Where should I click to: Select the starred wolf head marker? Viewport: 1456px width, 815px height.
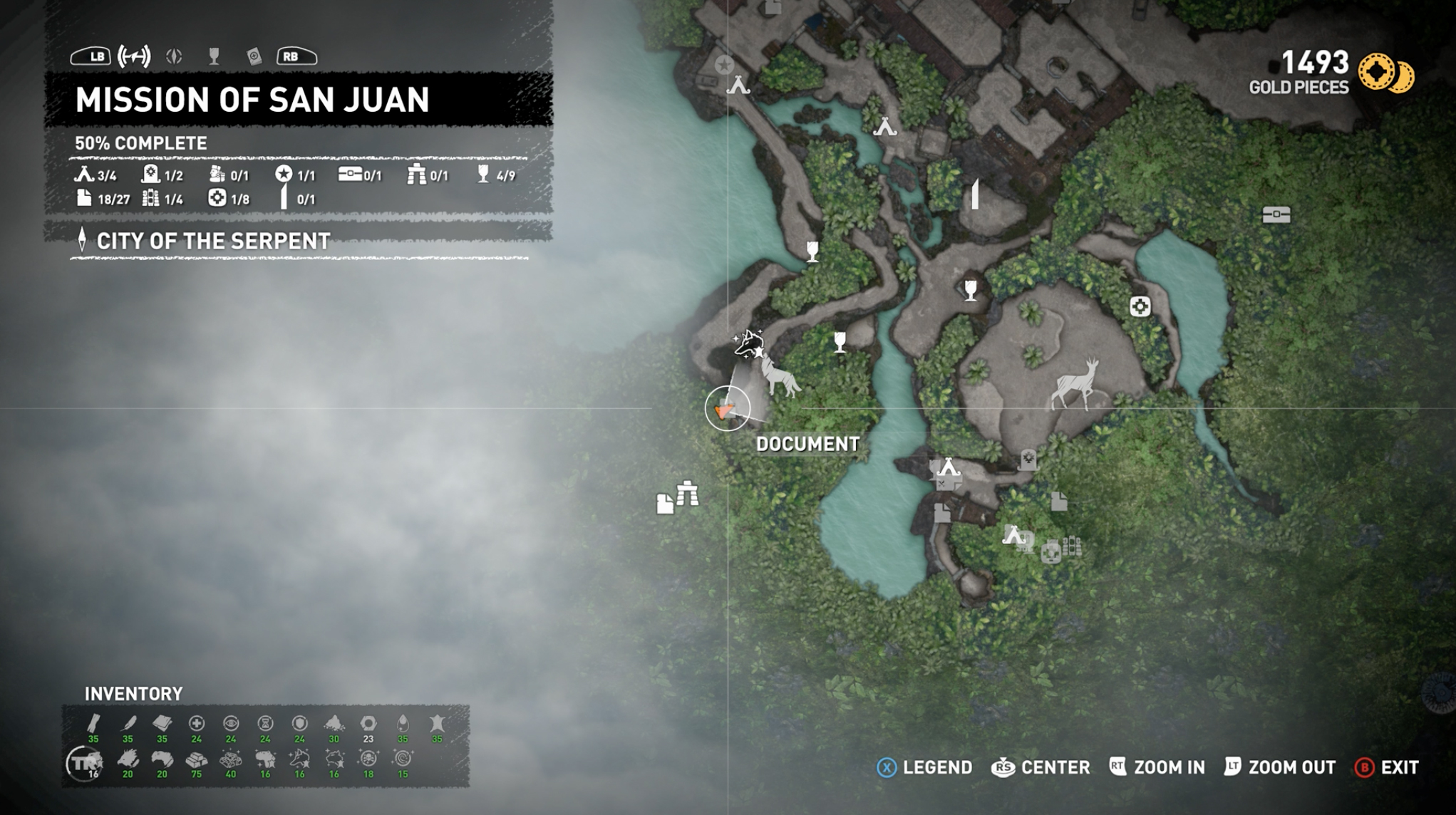749,344
